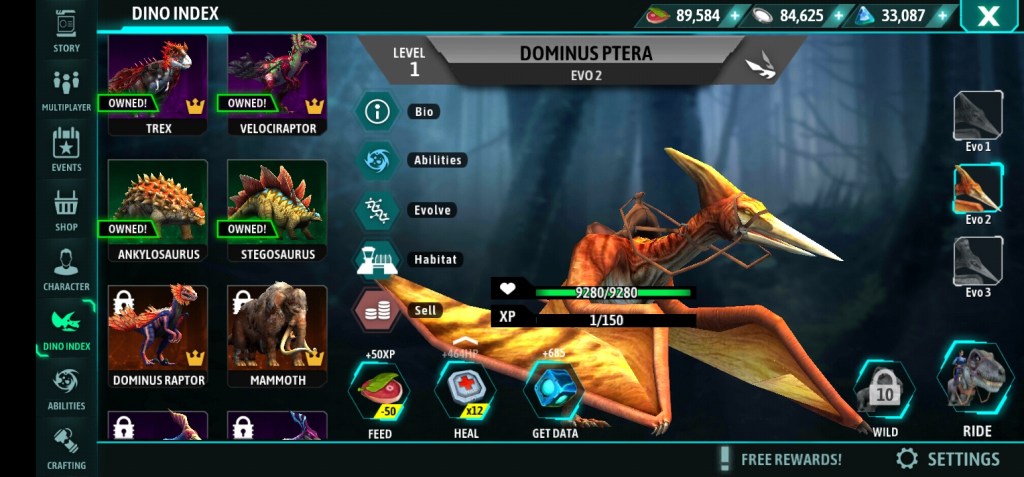Select the locked Dominus Raptor card

click(x=158, y=336)
